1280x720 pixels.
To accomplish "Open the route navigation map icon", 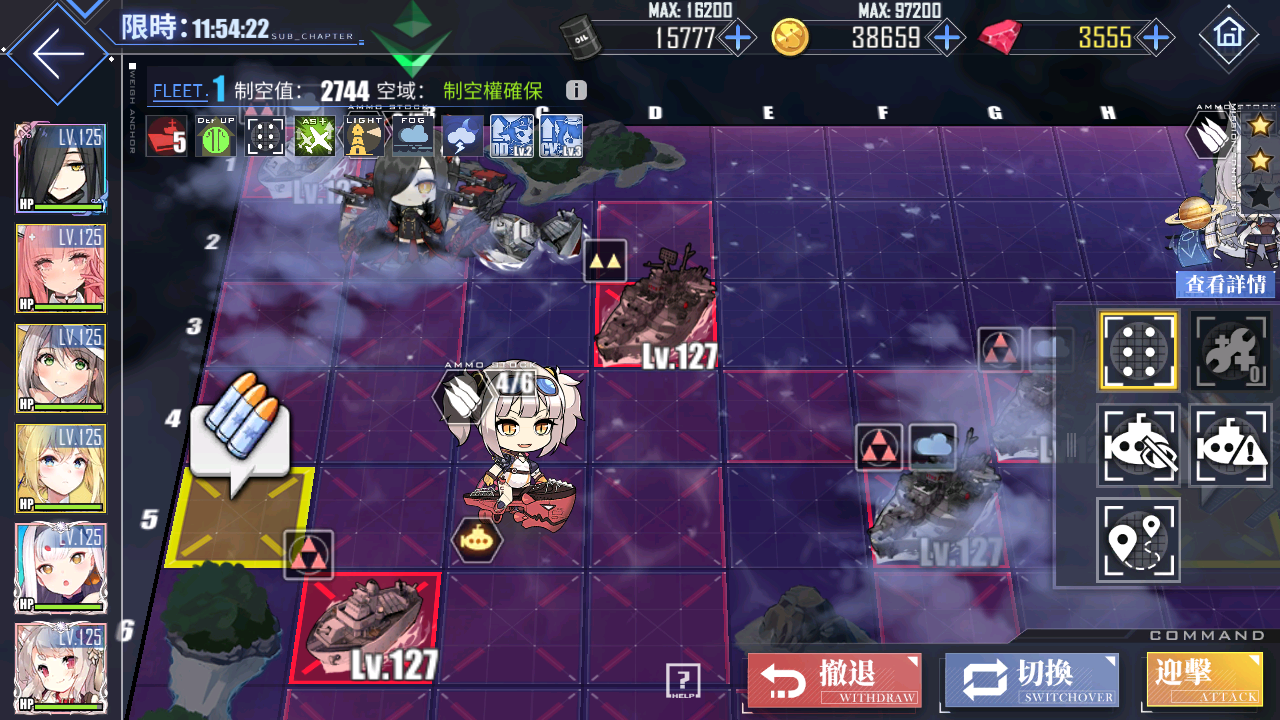I will click(1139, 540).
